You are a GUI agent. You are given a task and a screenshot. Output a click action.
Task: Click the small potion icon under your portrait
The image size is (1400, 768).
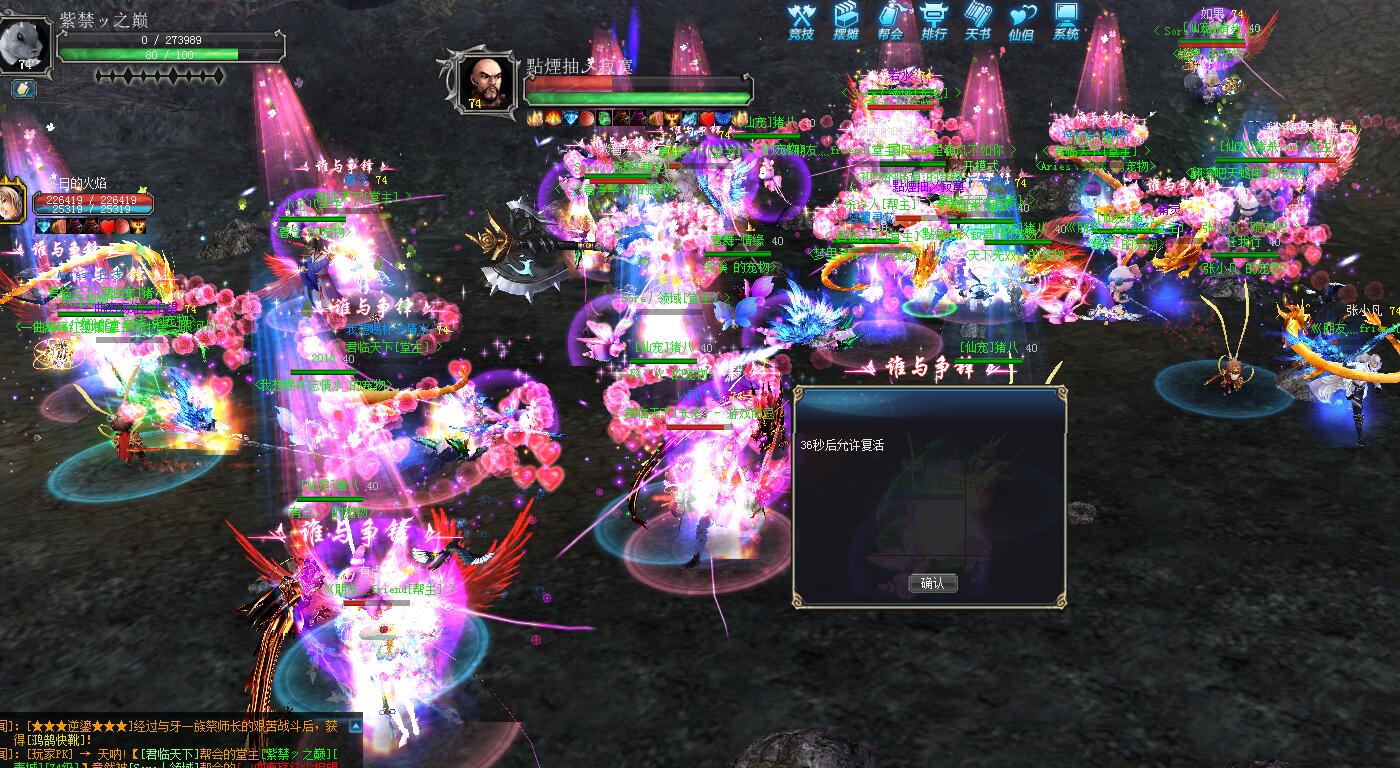24,89
